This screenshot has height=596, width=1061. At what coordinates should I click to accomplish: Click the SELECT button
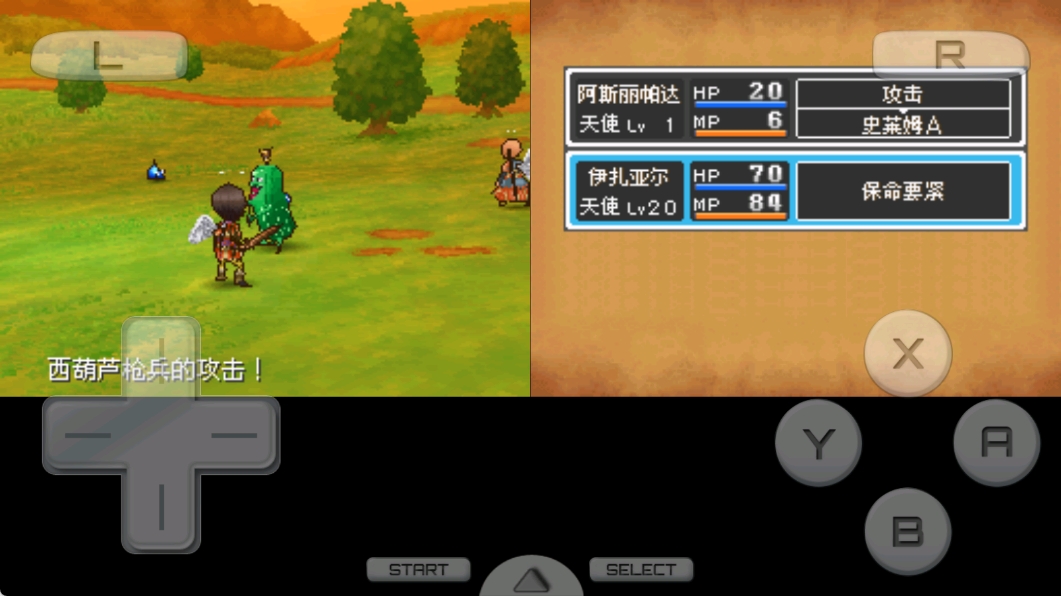click(x=641, y=570)
